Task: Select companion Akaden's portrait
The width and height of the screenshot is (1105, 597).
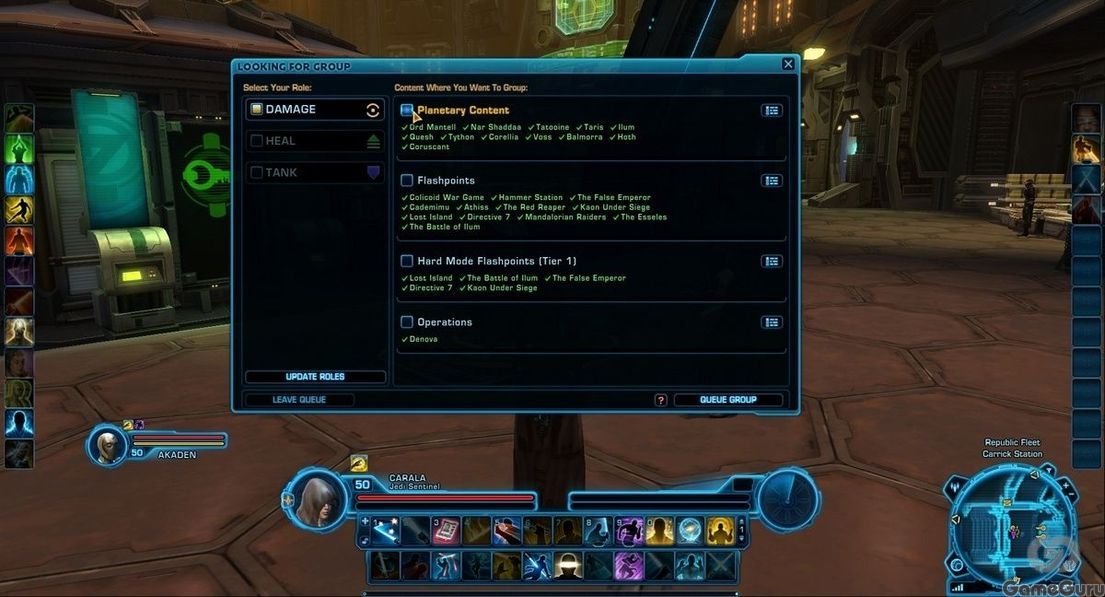Action: (x=107, y=444)
